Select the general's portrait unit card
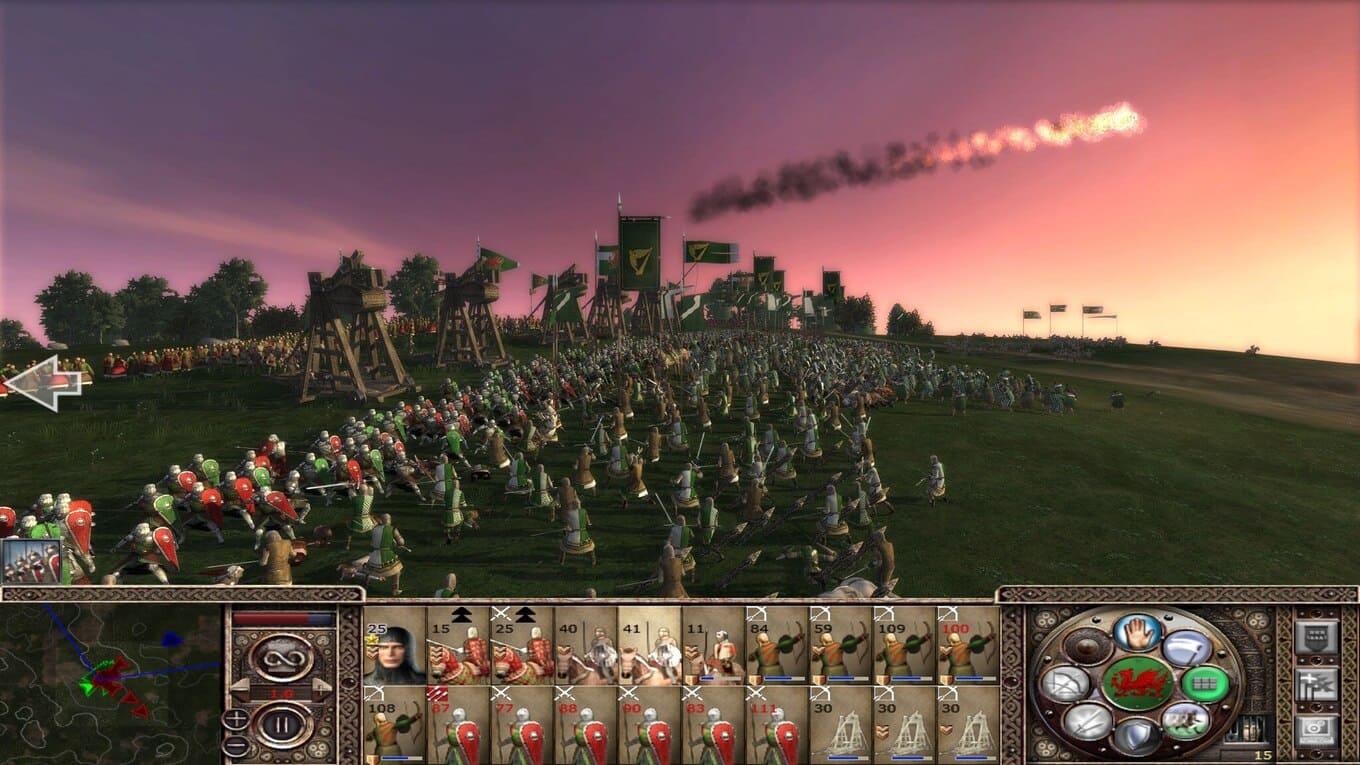 pos(395,645)
